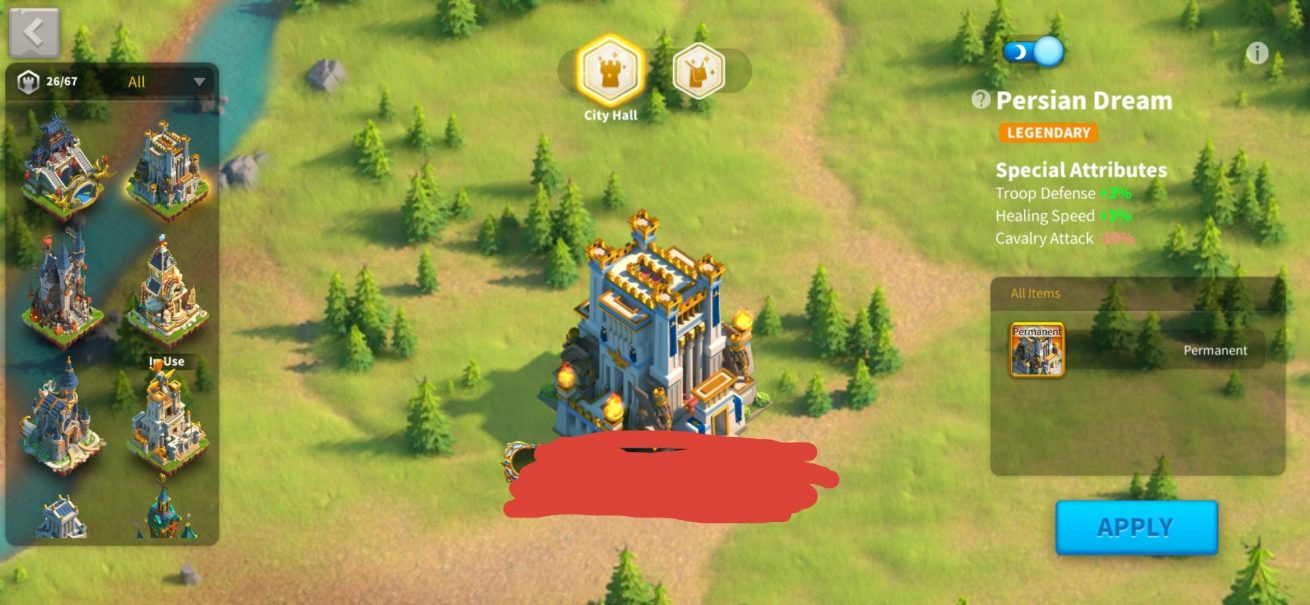Select the dark gothic castle with pumpkins

[x=61, y=289]
